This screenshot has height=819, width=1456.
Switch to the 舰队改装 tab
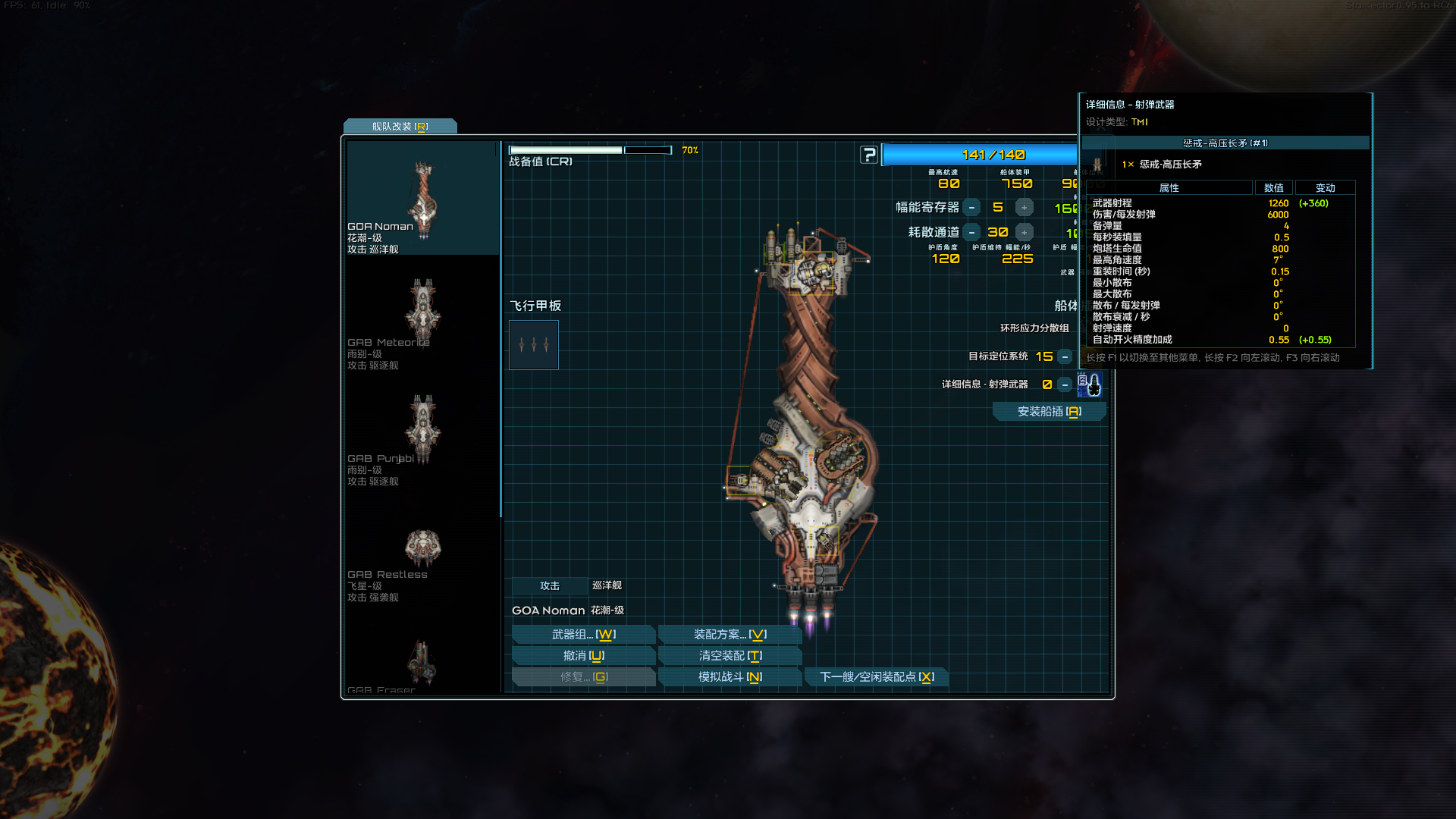click(x=400, y=127)
